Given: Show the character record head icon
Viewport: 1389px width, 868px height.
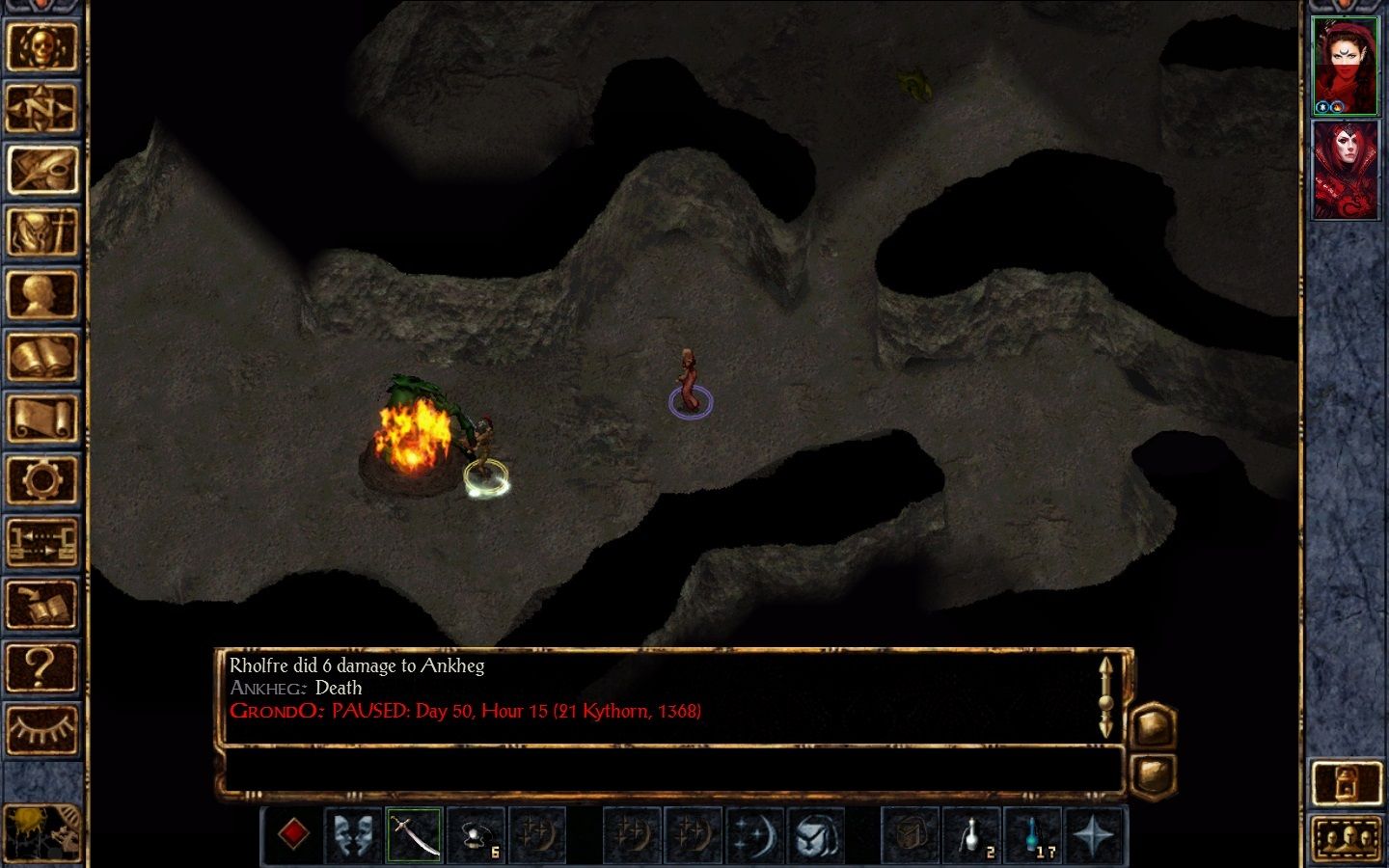Looking at the screenshot, I should click(x=41, y=295).
